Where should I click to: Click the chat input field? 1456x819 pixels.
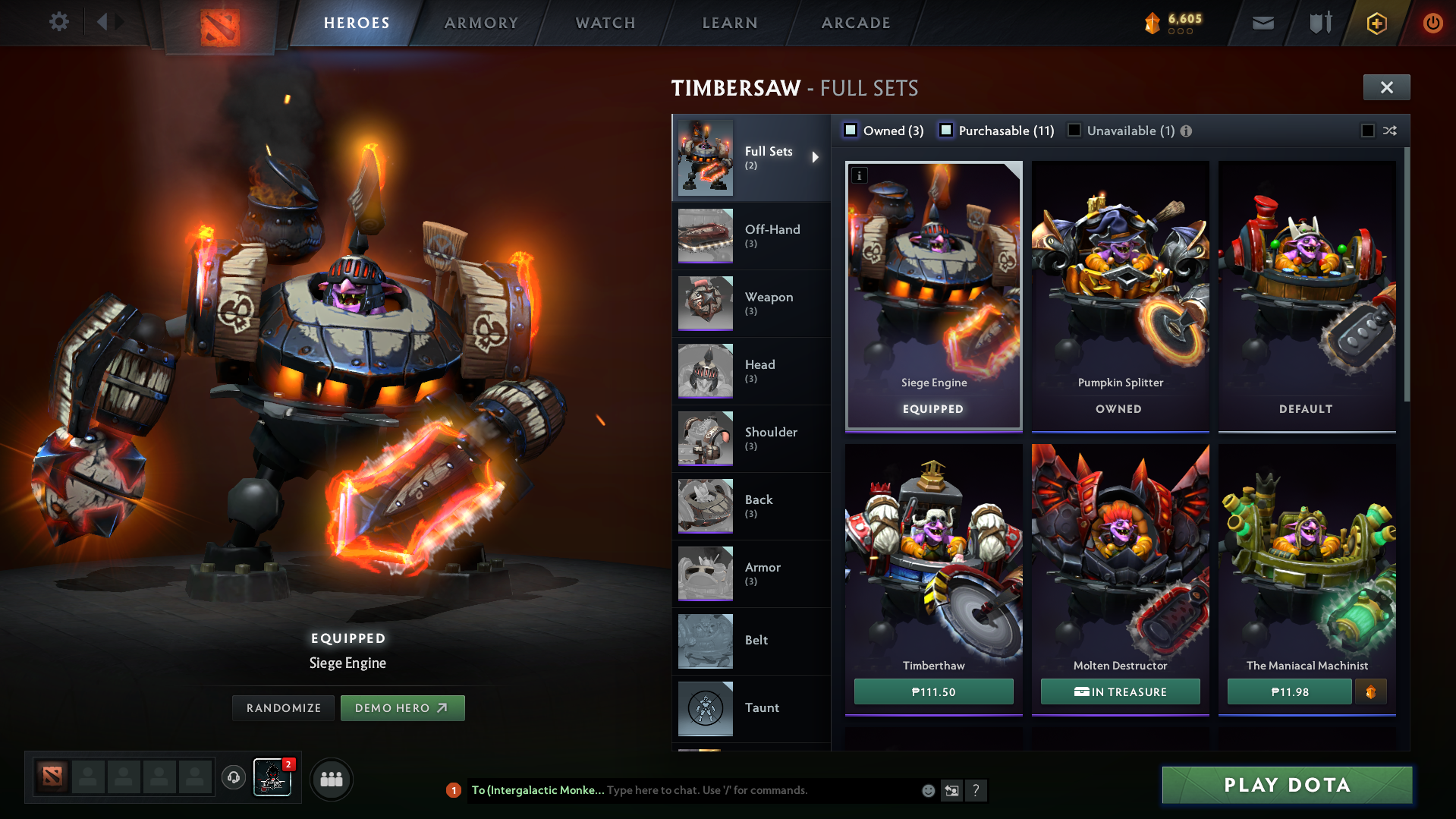coord(759,790)
